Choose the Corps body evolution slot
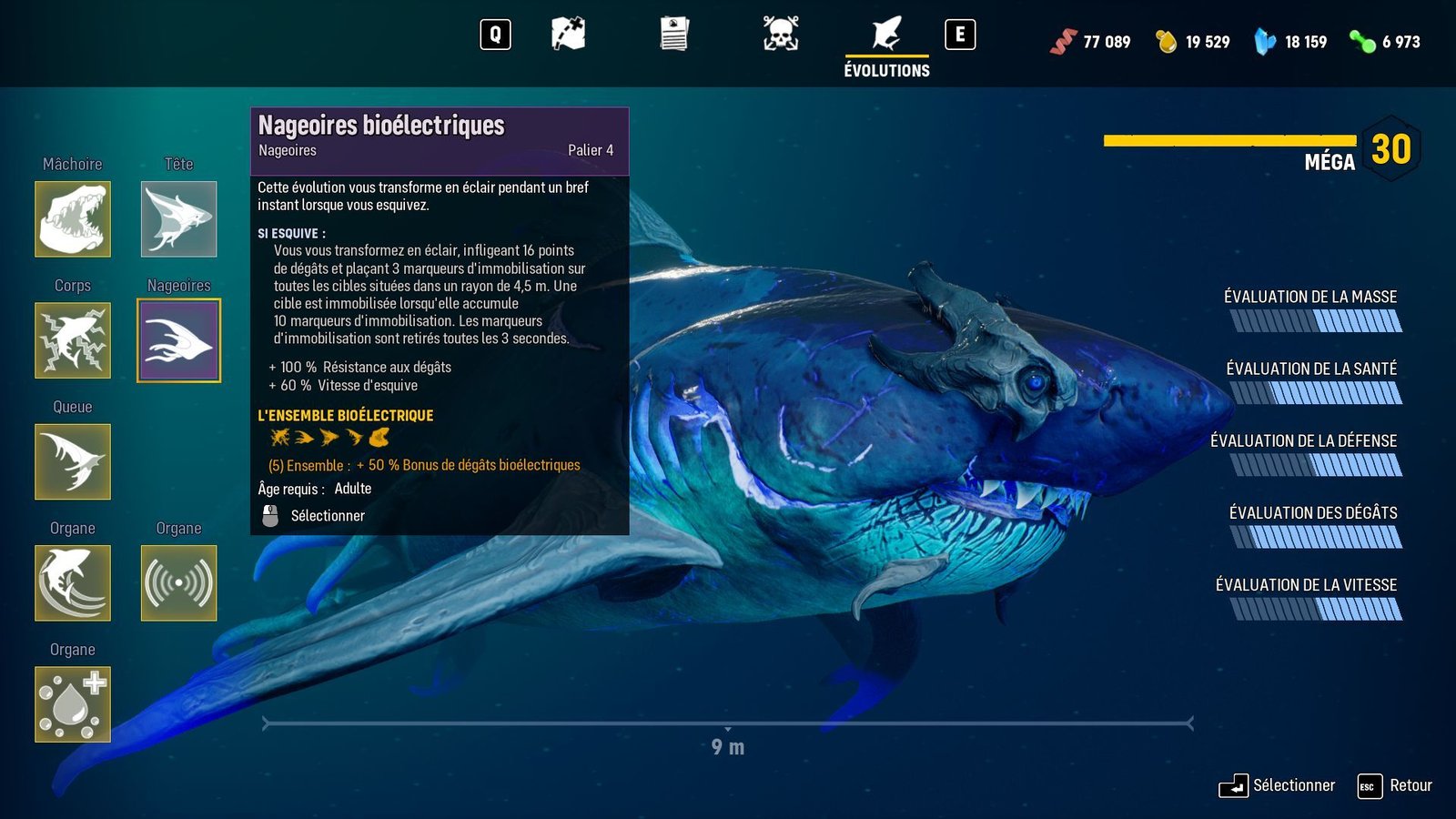Viewport: 1456px width, 819px height. pos(73,340)
